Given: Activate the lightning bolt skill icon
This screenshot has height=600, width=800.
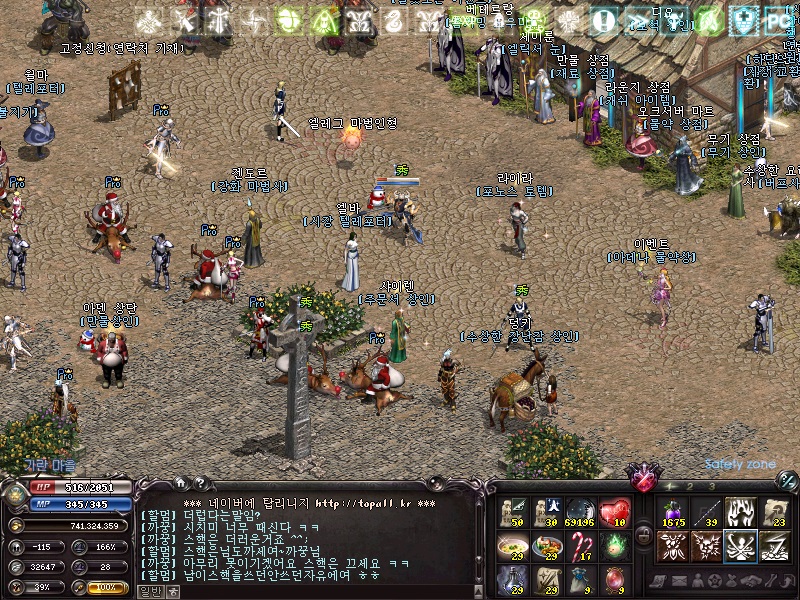Looking at the screenshot, I should point(774,546).
